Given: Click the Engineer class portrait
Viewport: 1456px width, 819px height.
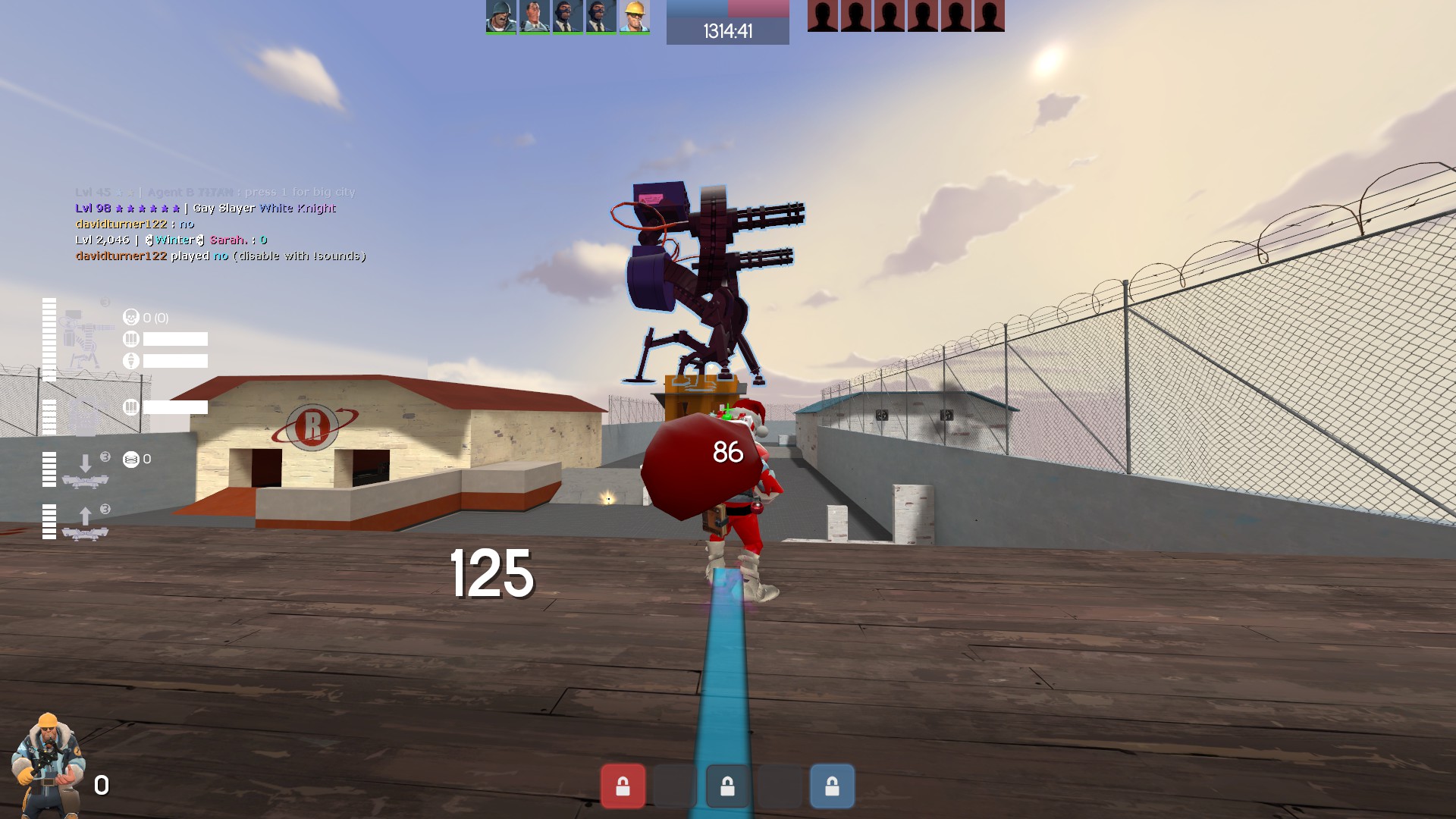Looking at the screenshot, I should pos(47,764).
